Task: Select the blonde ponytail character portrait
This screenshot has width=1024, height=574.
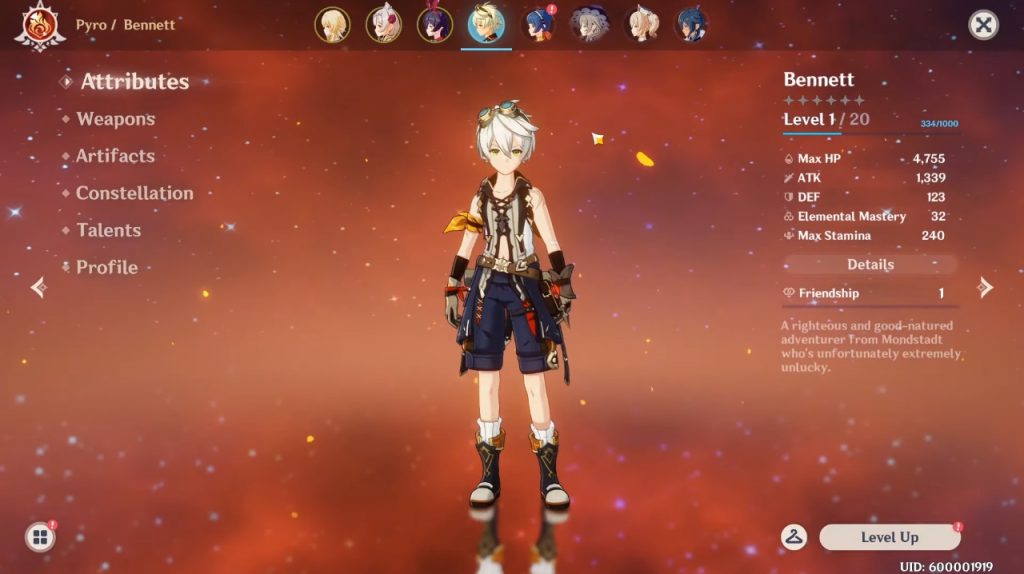Action: click(x=641, y=25)
